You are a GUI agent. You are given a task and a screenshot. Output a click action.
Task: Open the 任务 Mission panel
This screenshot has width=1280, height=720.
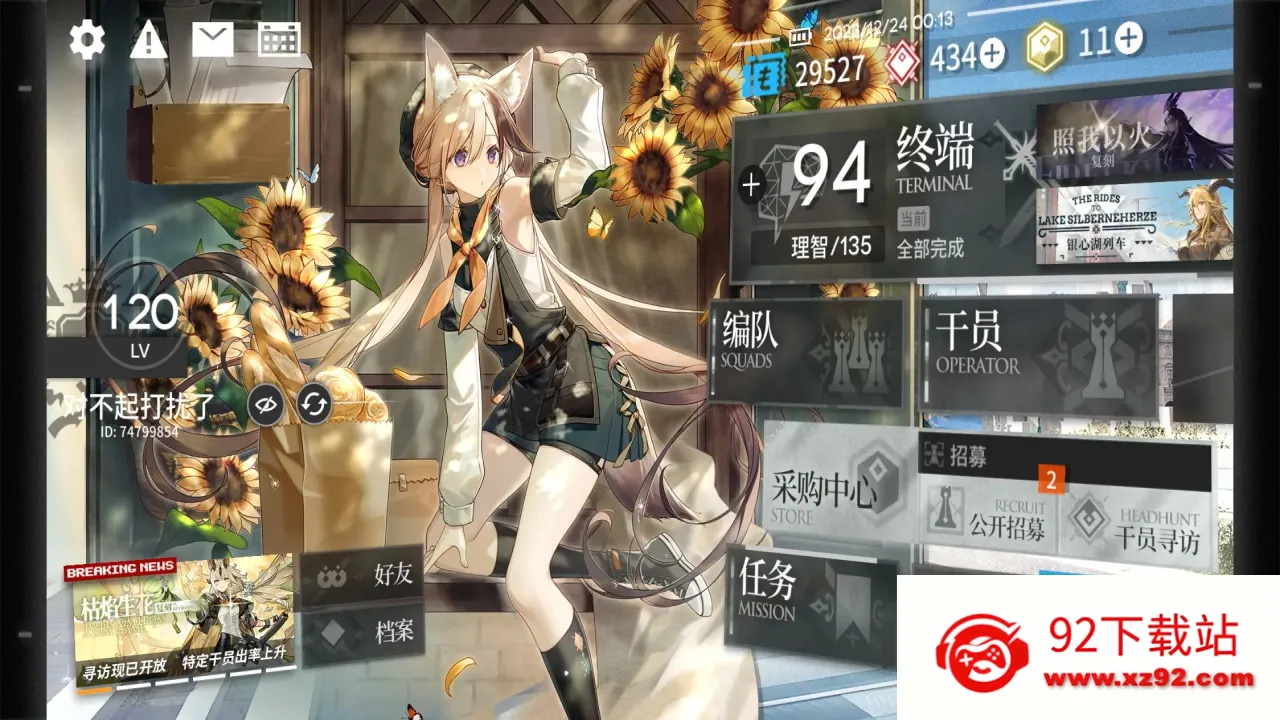[x=800, y=595]
